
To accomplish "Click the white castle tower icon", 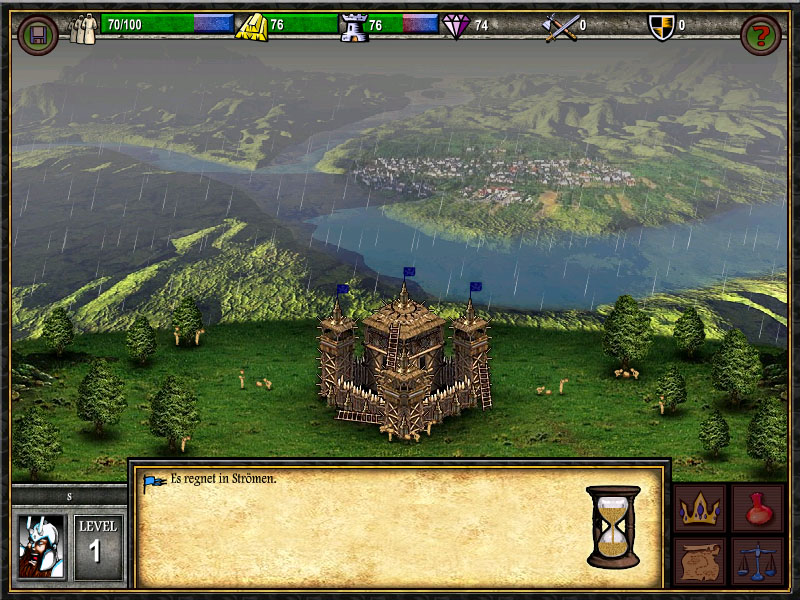I will coord(354,27).
